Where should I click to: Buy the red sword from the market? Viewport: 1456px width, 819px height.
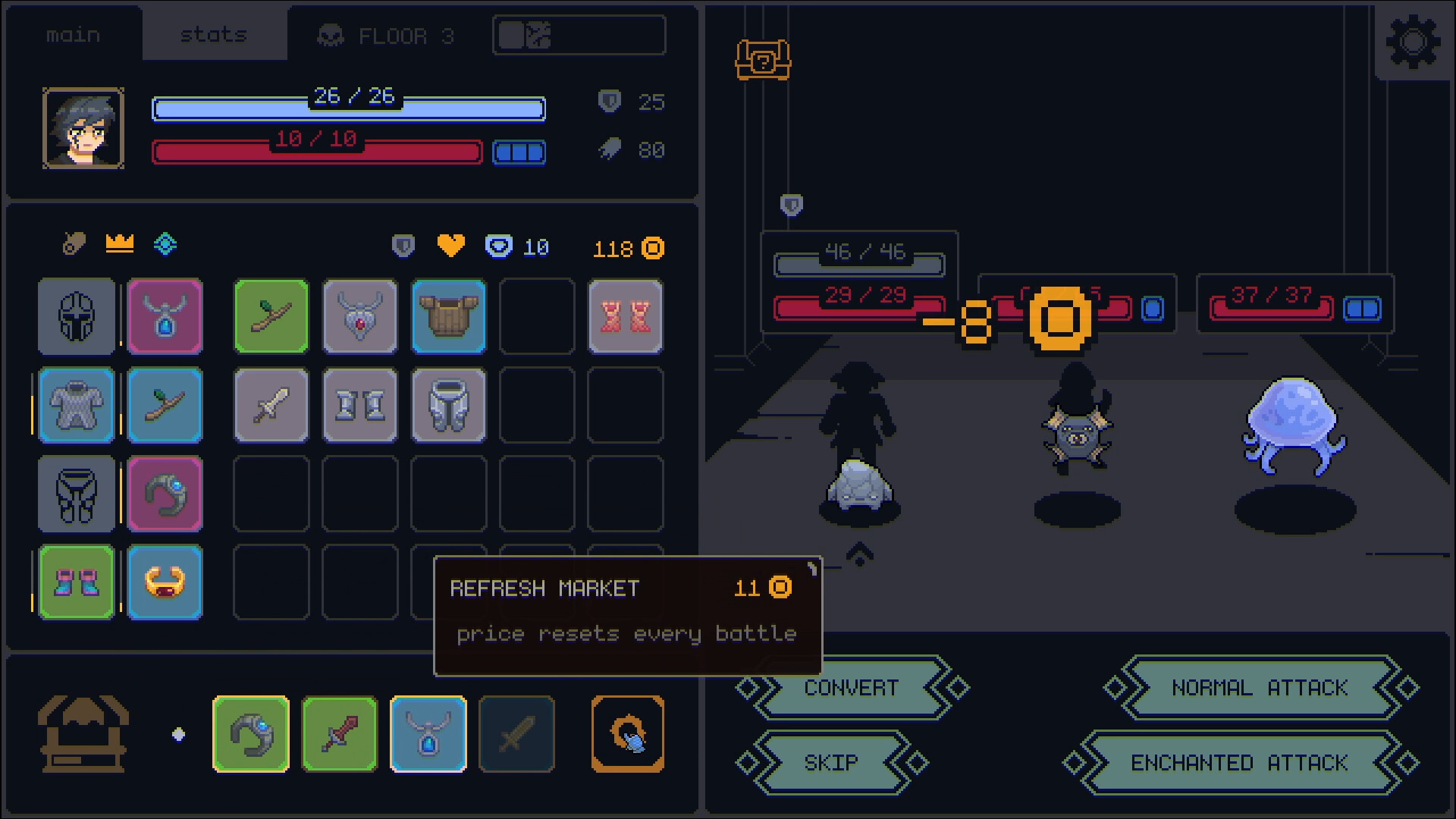click(x=339, y=733)
